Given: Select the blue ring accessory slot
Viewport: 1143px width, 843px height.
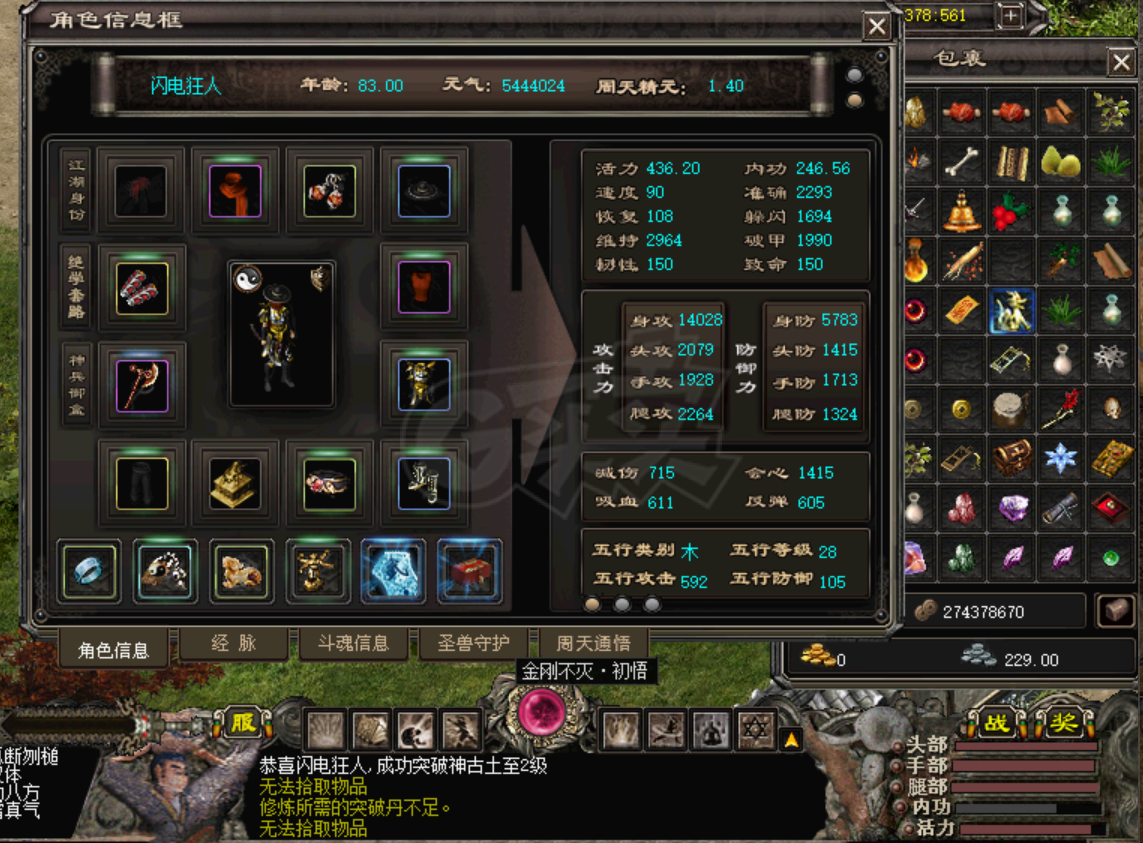Looking at the screenshot, I should pos(89,573).
